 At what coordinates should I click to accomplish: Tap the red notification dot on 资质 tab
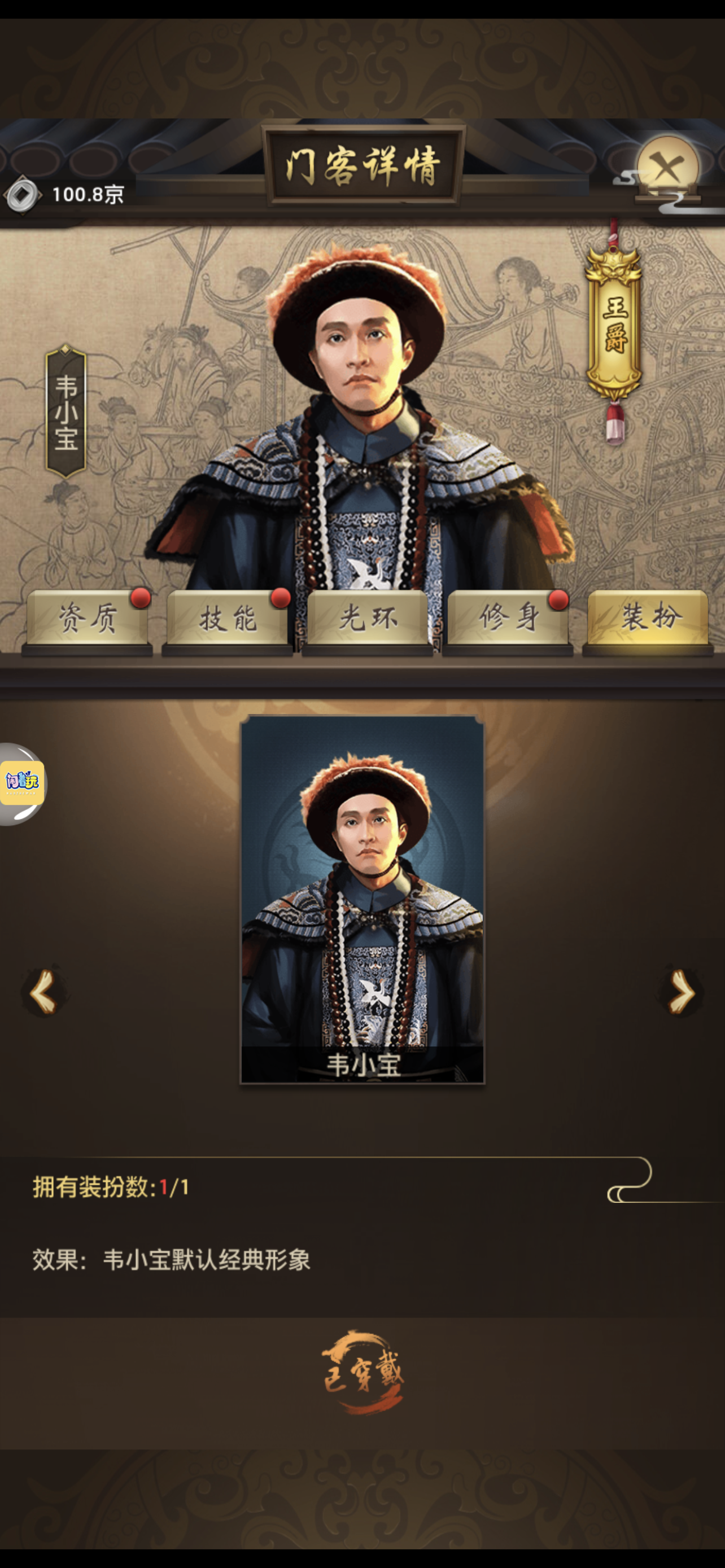pyautogui.click(x=141, y=599)
